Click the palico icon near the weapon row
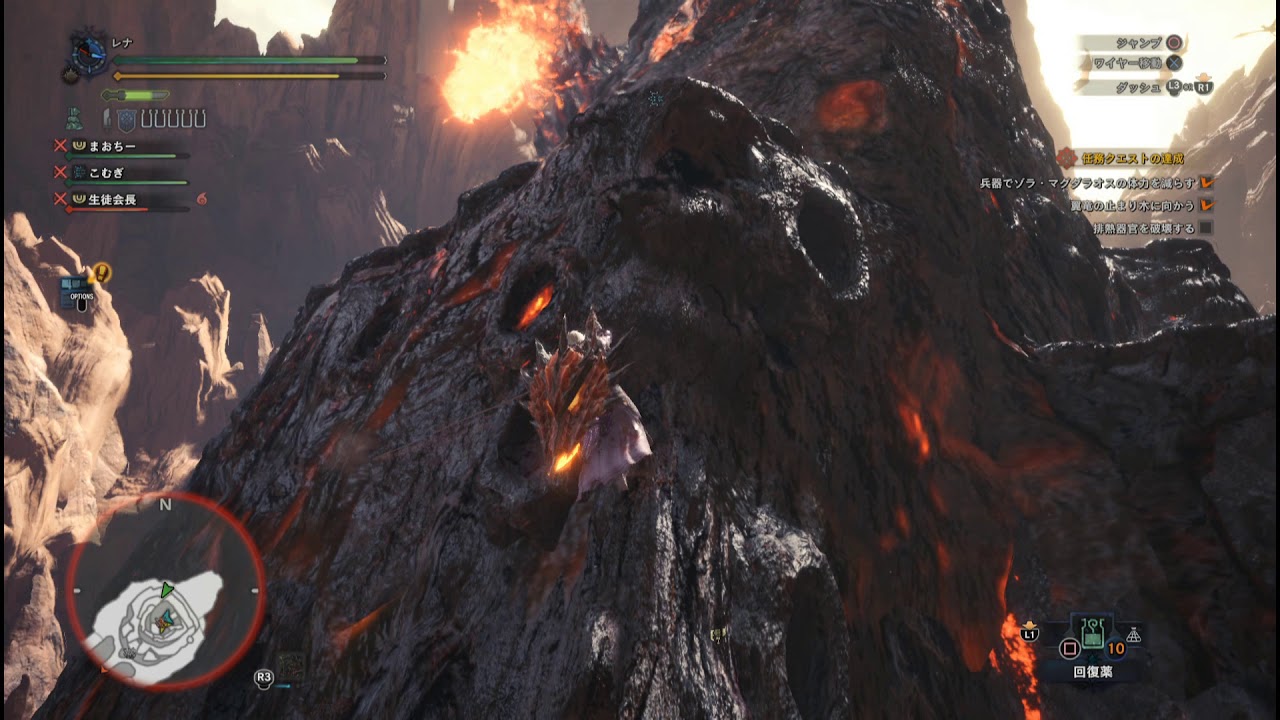The image size is (1280, 720). click(x=74, y=118)
